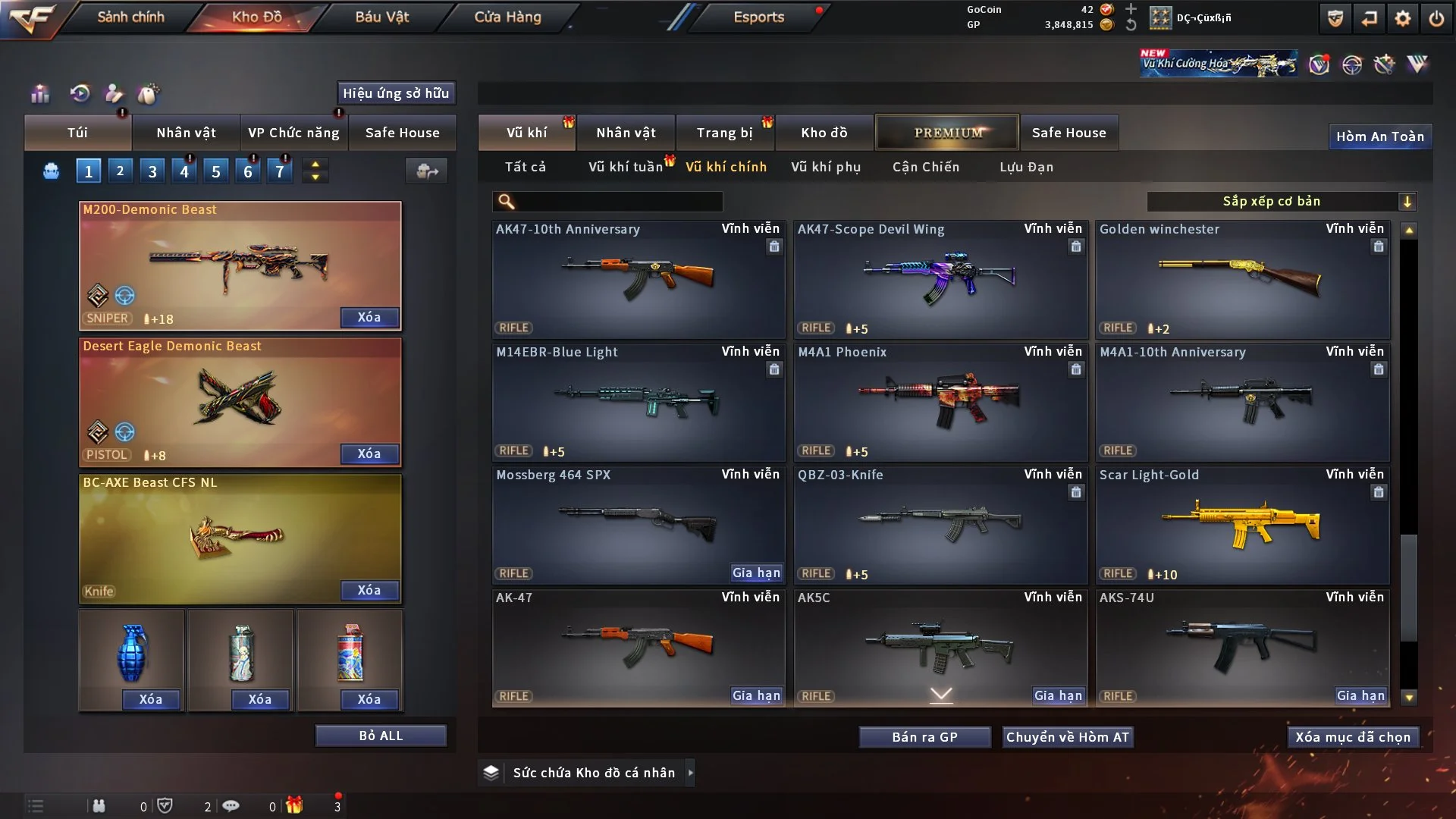Switch to the Nhân vật bag tab
This screenshot has width=1456, height=819.
coord(186,133)
